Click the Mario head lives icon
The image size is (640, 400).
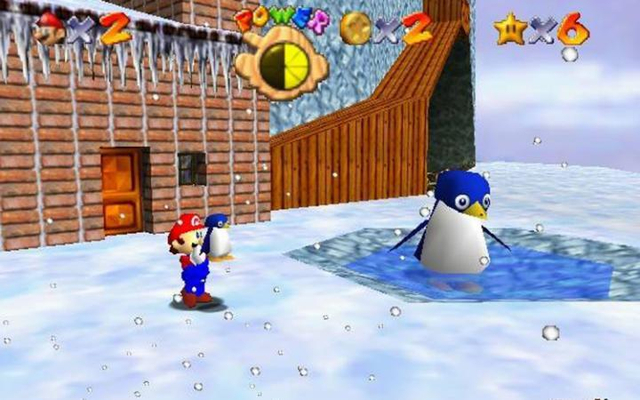point(48,29)
